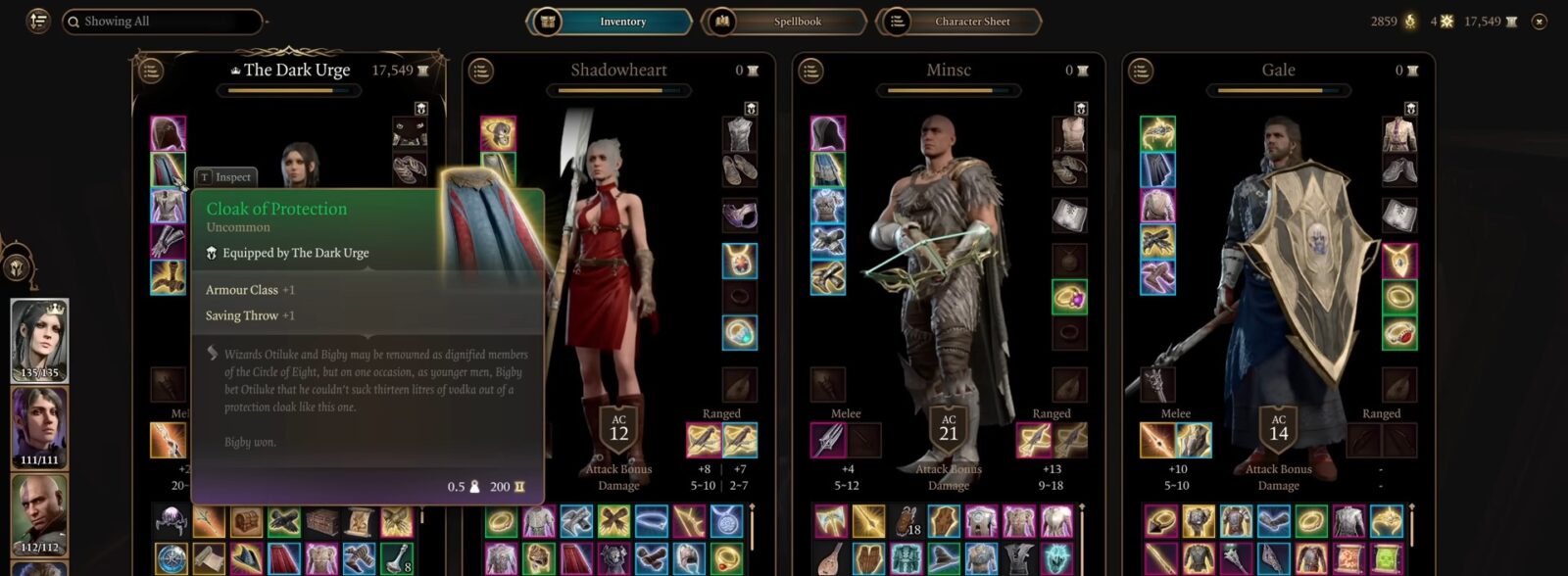The image size is (1568, 576).
Task: Open the Spellbook tab
Action: coord(784,21)
